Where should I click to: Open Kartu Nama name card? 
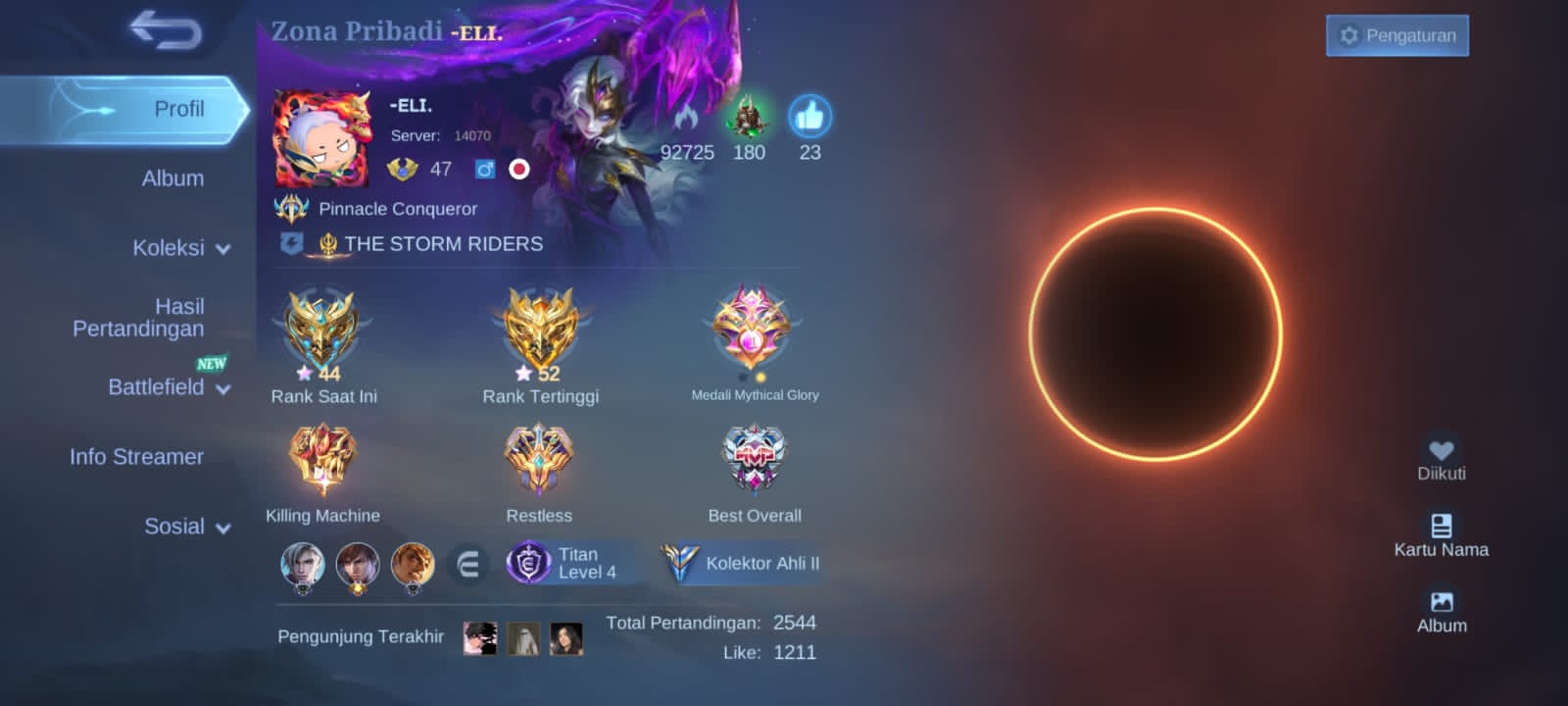pyautogui.click(x=1441, y=534)
